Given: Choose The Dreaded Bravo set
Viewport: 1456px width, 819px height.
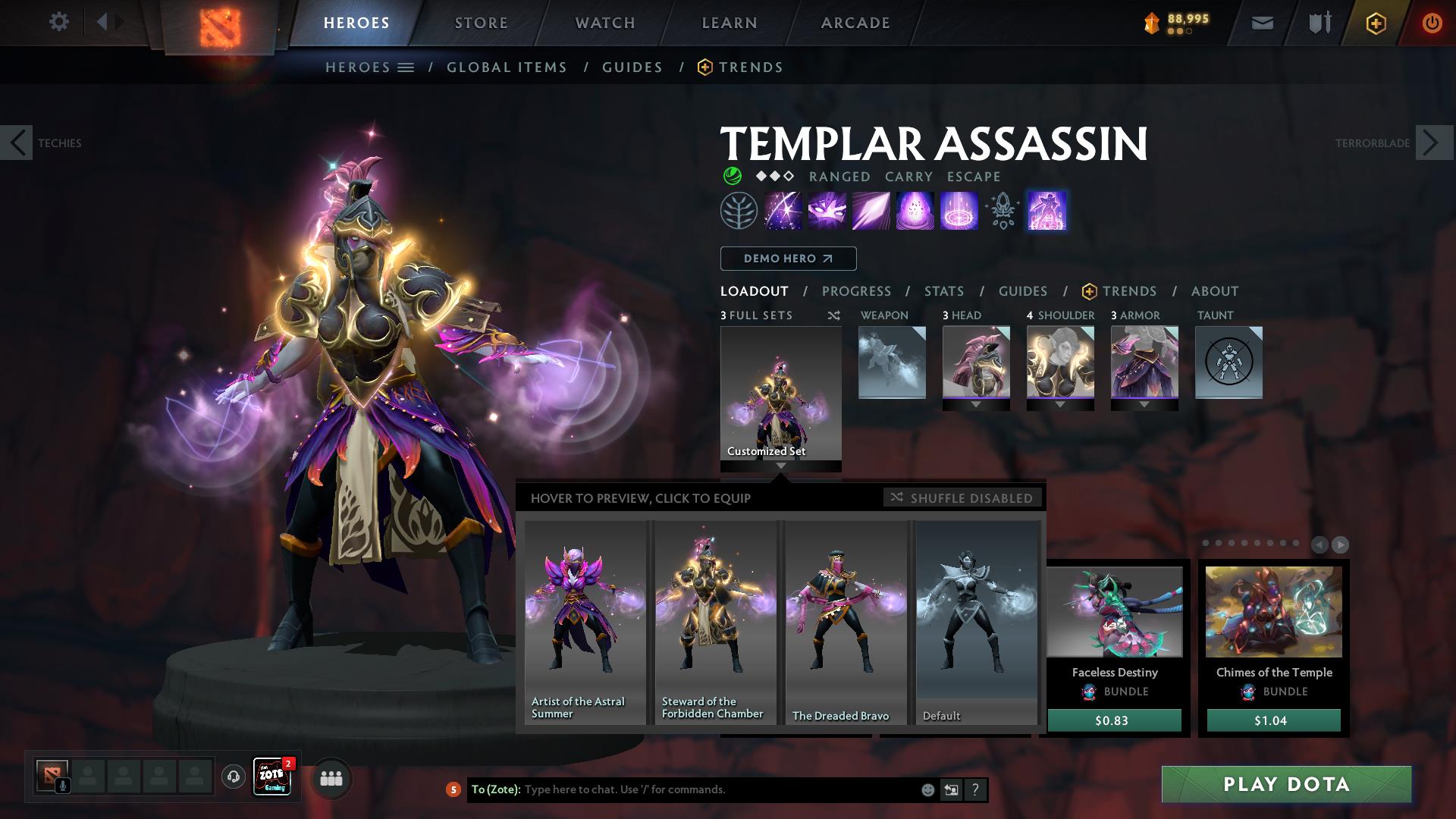Looking at the screenshot, I should pyautogui.click(x=846, y=622).
